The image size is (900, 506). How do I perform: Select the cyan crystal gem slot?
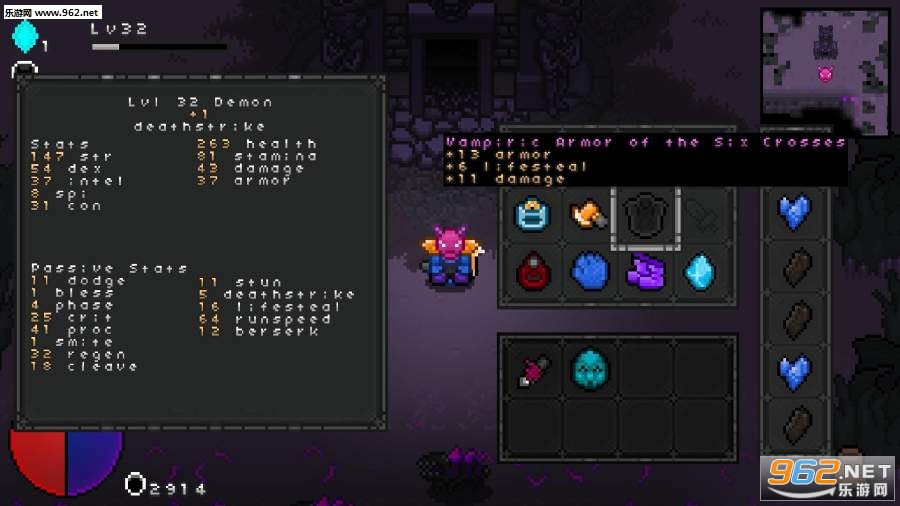click(701, 272)
